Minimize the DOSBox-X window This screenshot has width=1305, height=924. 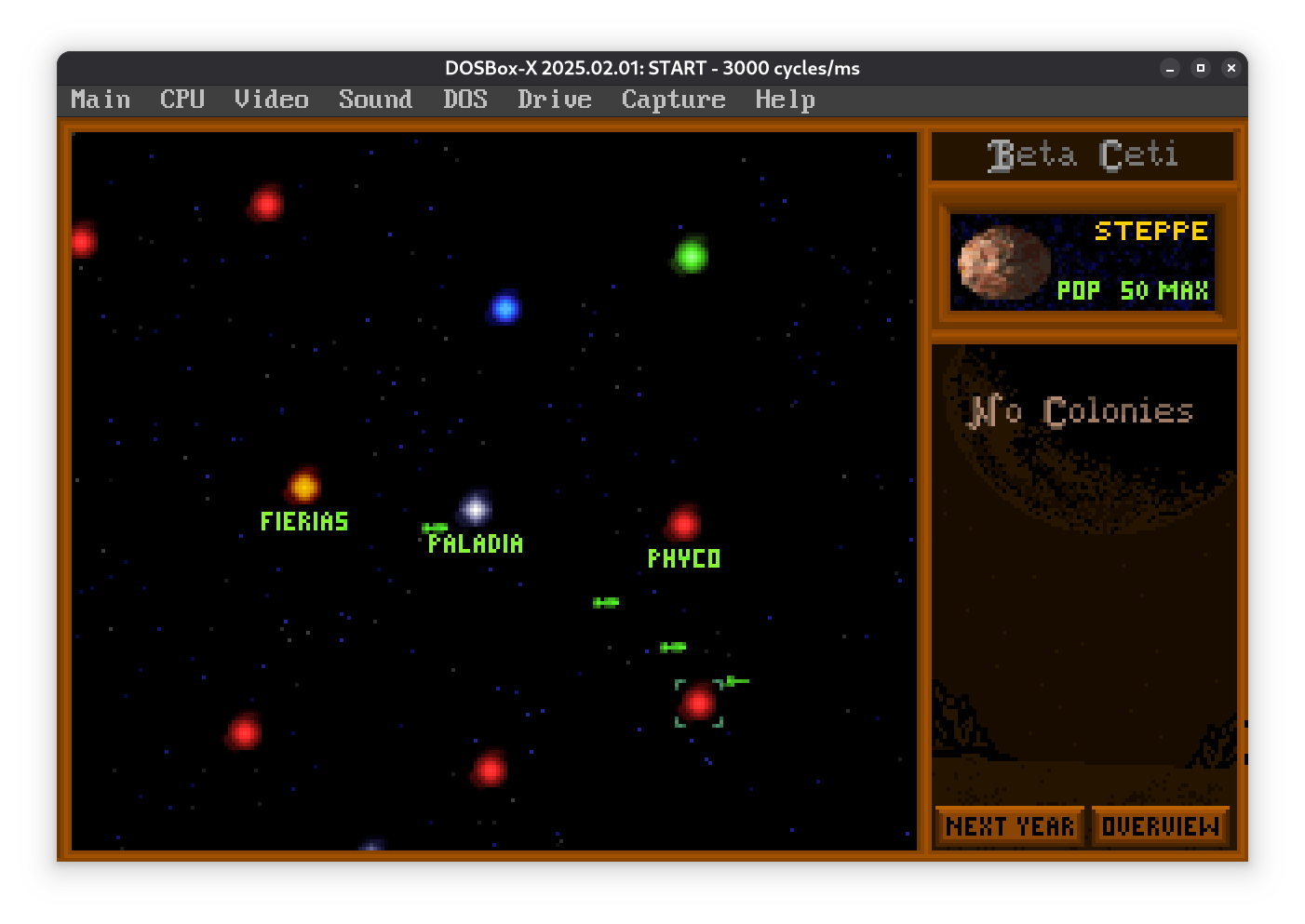tap(1170, 68)
